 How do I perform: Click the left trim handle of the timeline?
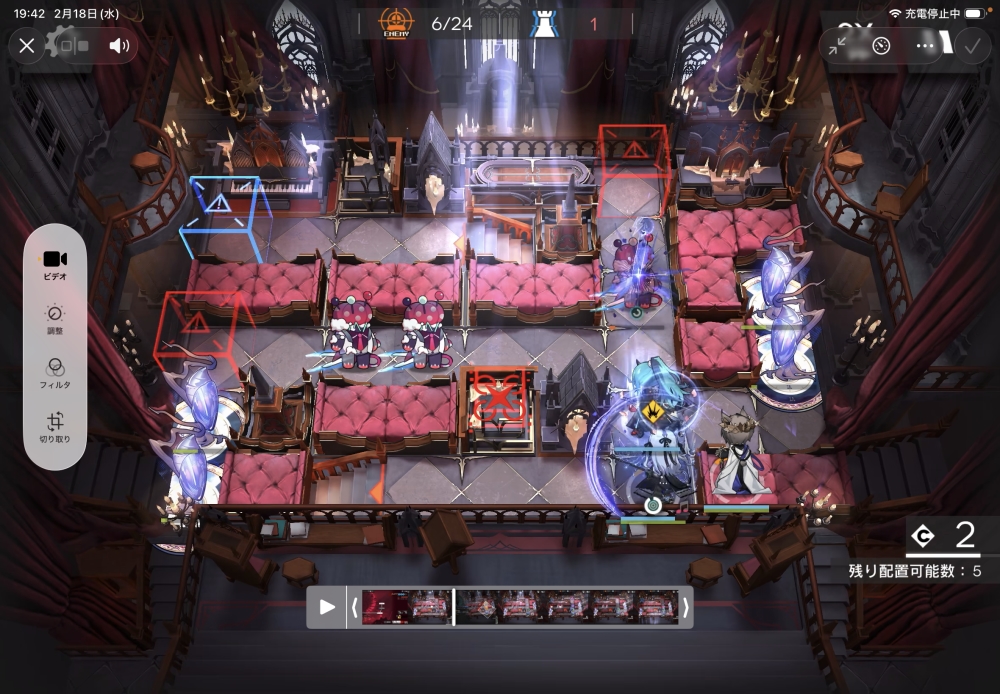coord(354,607)
